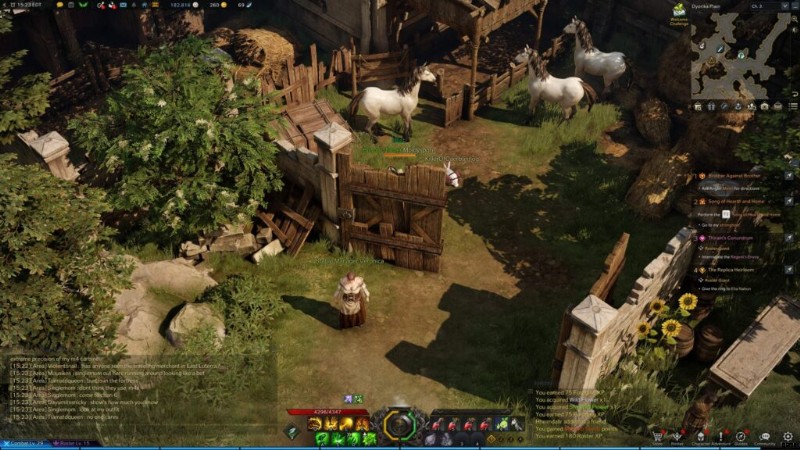Open the Adventure menu
This screenshot has height=450, width=800.
click(x=720, y=437)
